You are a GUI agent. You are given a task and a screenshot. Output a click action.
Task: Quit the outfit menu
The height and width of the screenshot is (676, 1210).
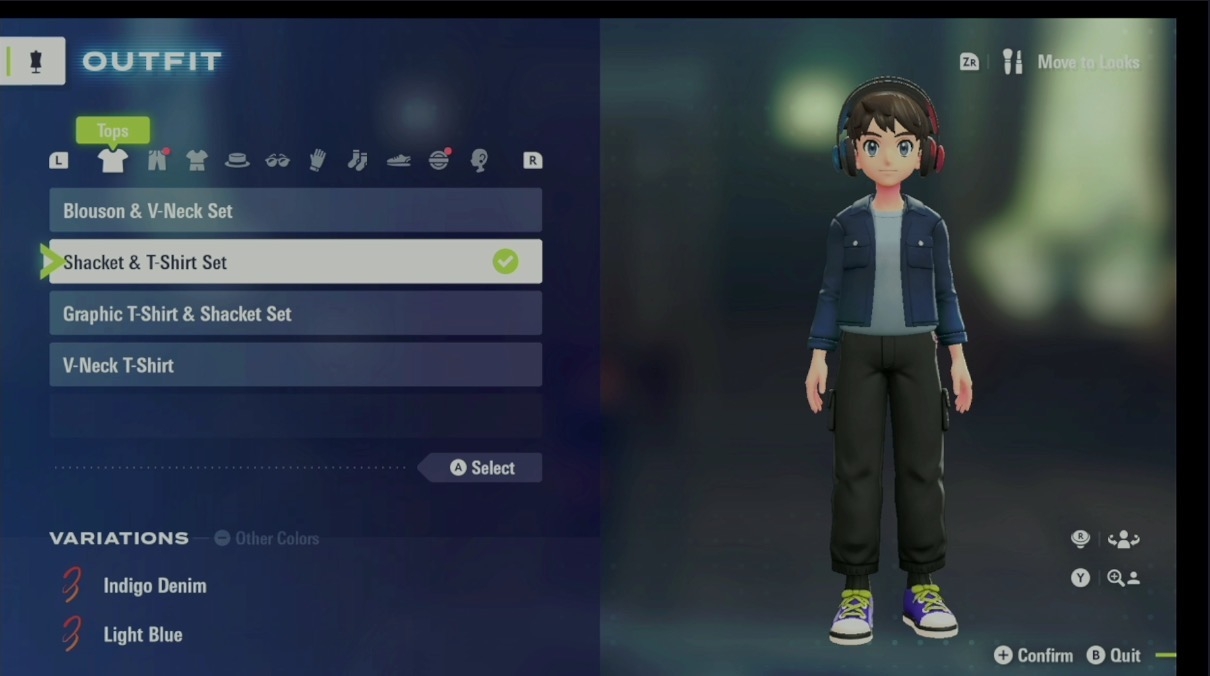[1115, 656]
